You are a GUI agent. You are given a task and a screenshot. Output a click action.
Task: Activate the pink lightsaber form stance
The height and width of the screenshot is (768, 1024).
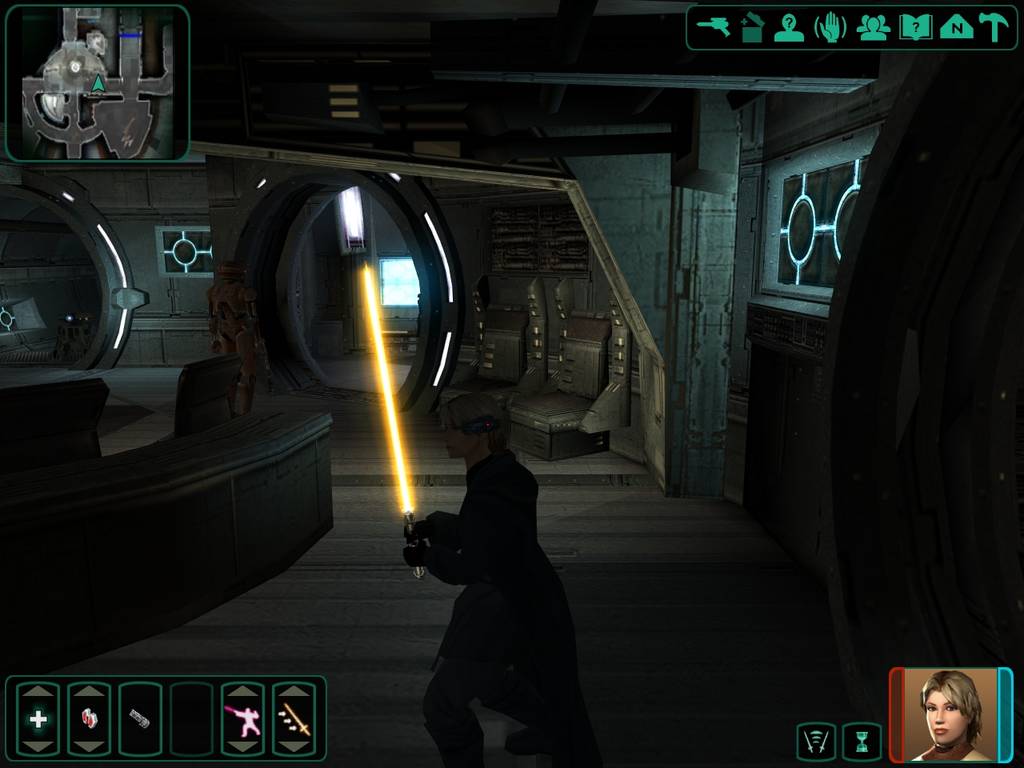click(242, 719)
